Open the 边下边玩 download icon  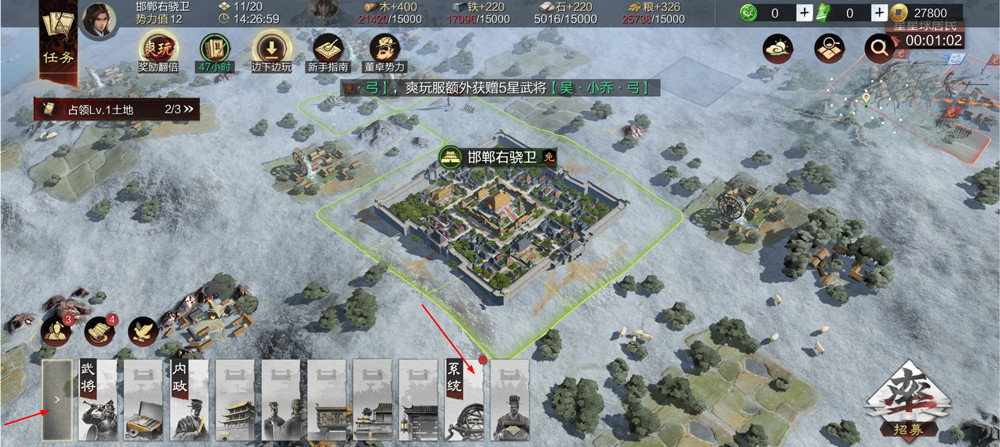tap(270, 48)
